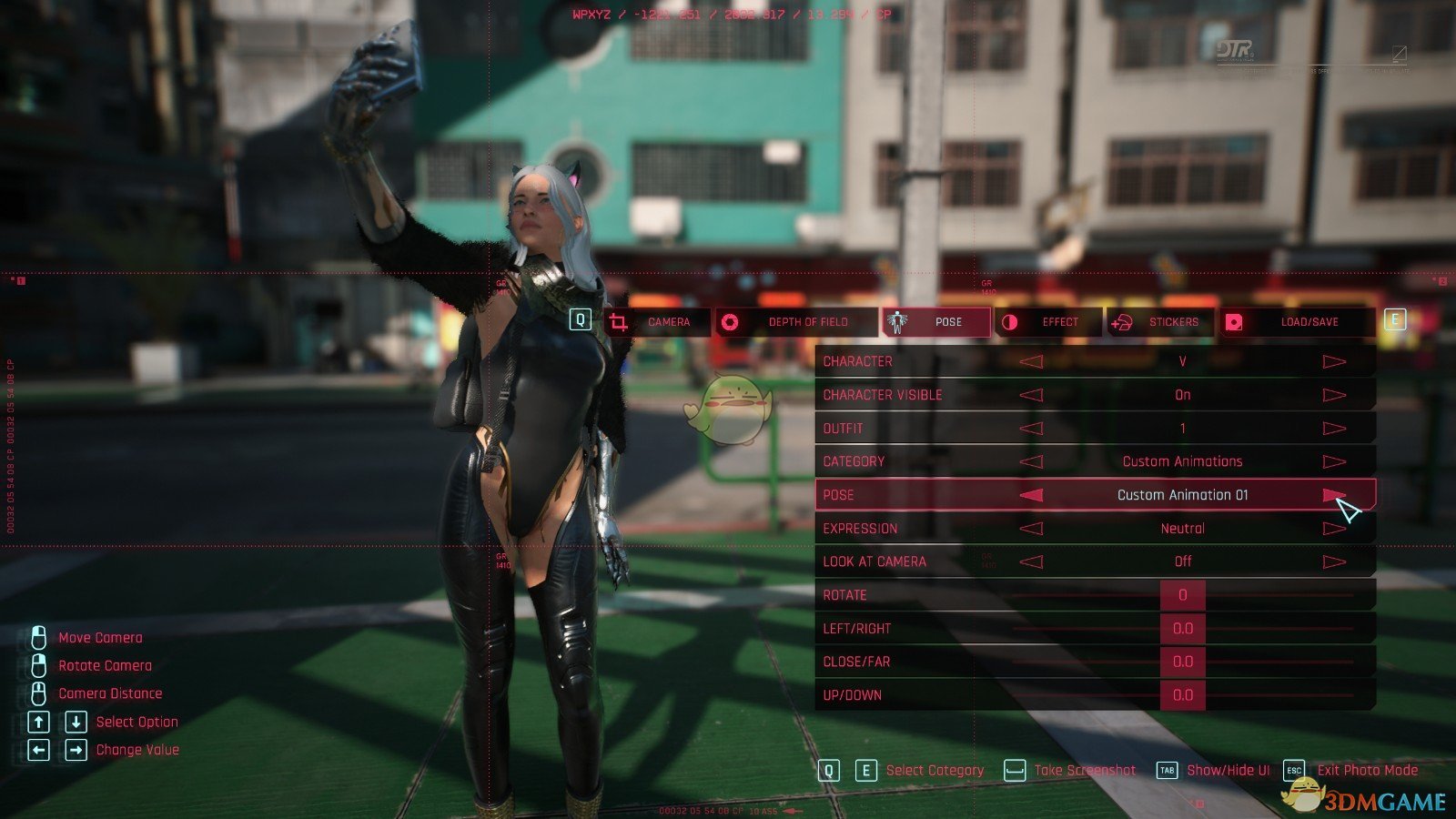Change Category using the right arrow
This screenshot has height=819, width=1456.
pyautogui.click(x=1334, y=462)
